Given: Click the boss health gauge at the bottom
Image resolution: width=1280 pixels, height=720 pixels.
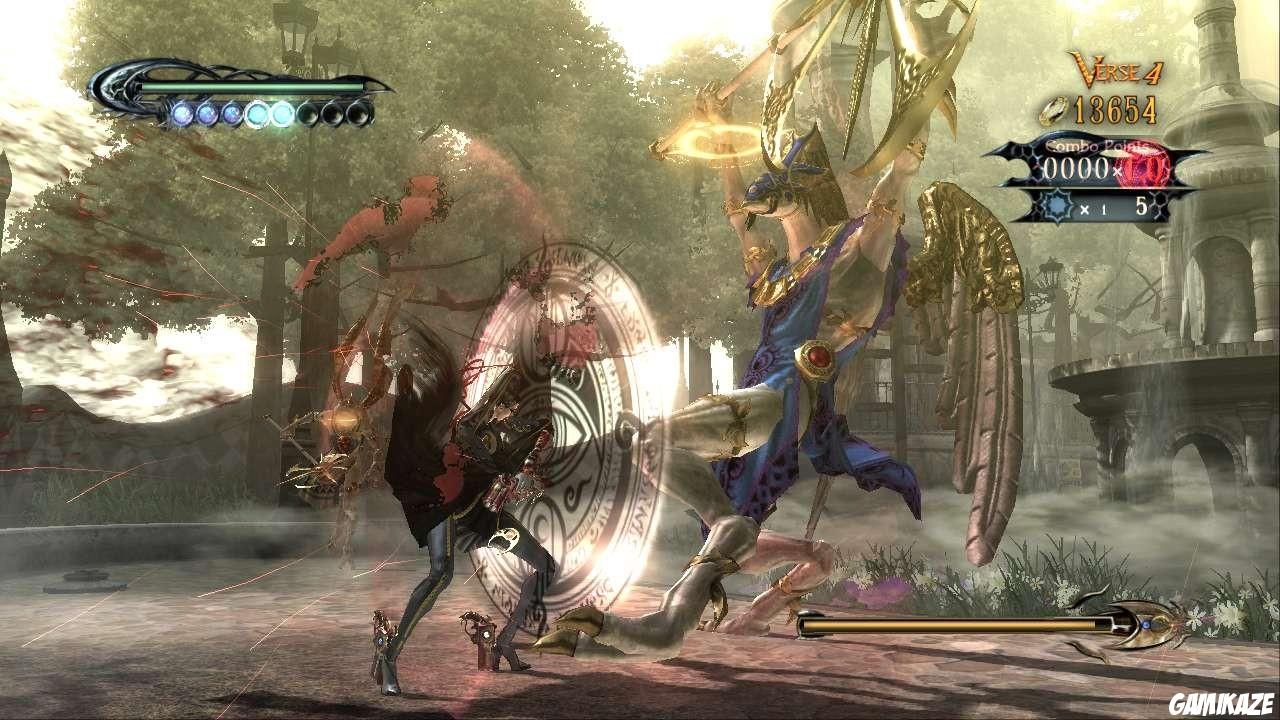Looking at the screenshot, I should pyautogui.click(x=950, y=625).
